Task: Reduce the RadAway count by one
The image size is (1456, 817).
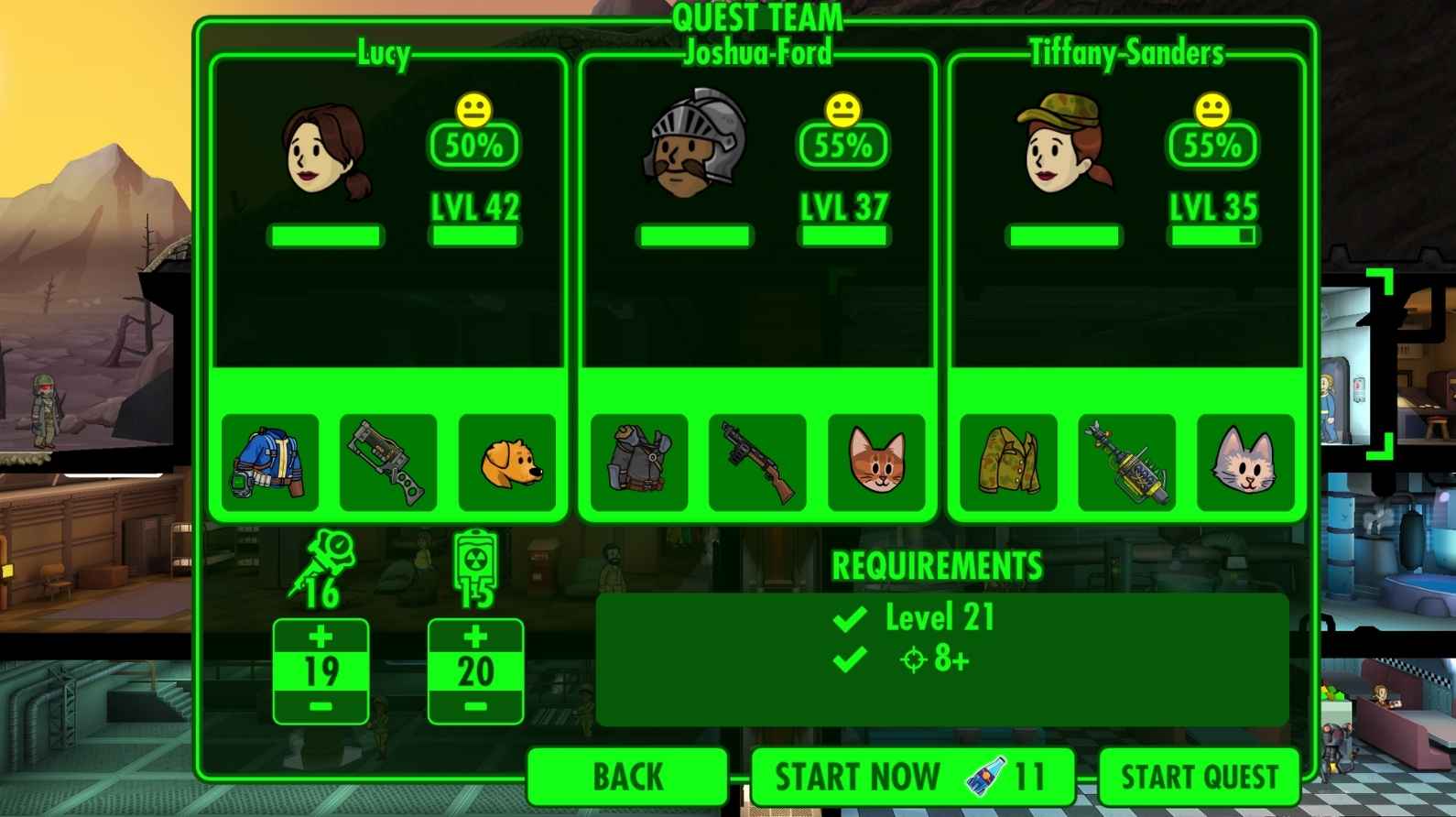Action: point(475,707)
